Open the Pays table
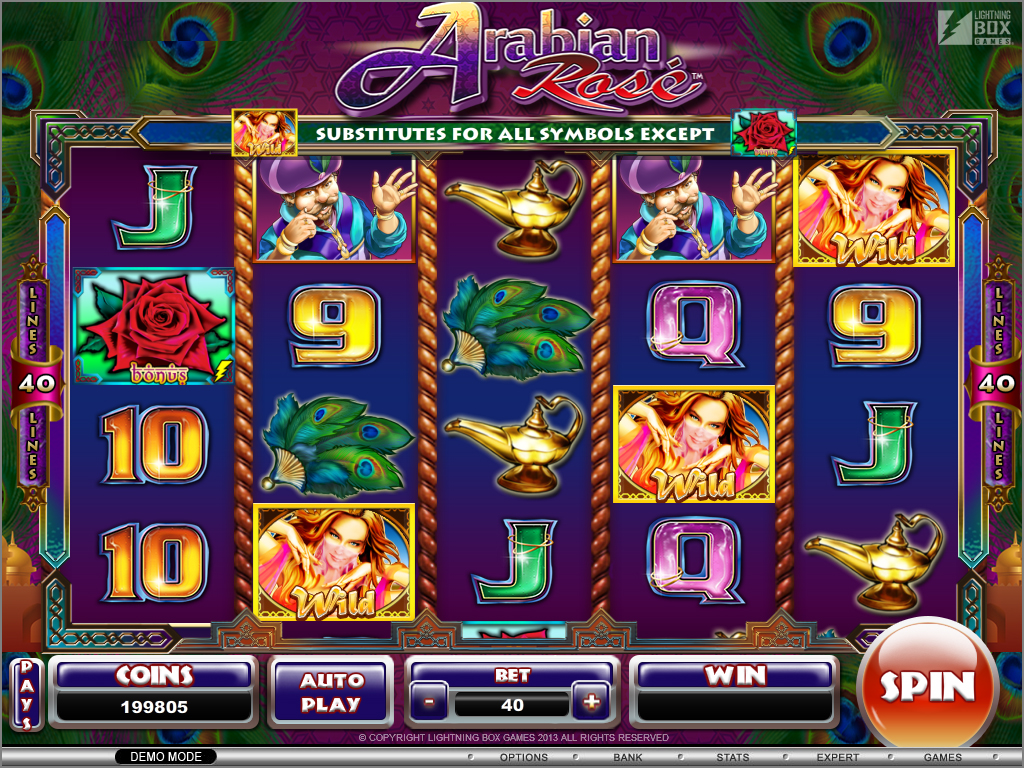The height and width of the screenshot is (768, 1024). (x=27, y=692)
